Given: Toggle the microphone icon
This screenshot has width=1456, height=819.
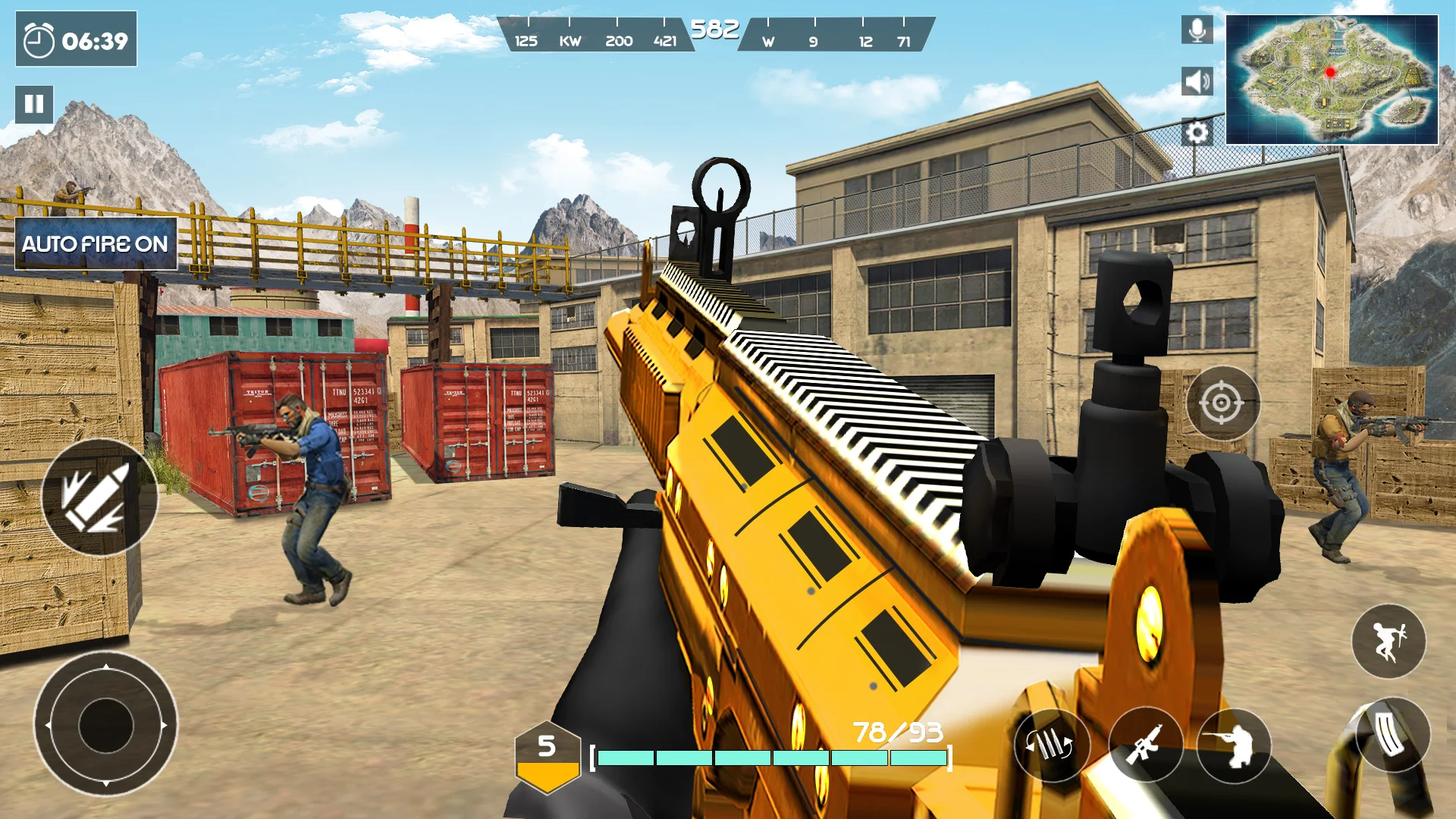Looking at the screenshot, I should pyautogui.click(x=1197, y=30).
